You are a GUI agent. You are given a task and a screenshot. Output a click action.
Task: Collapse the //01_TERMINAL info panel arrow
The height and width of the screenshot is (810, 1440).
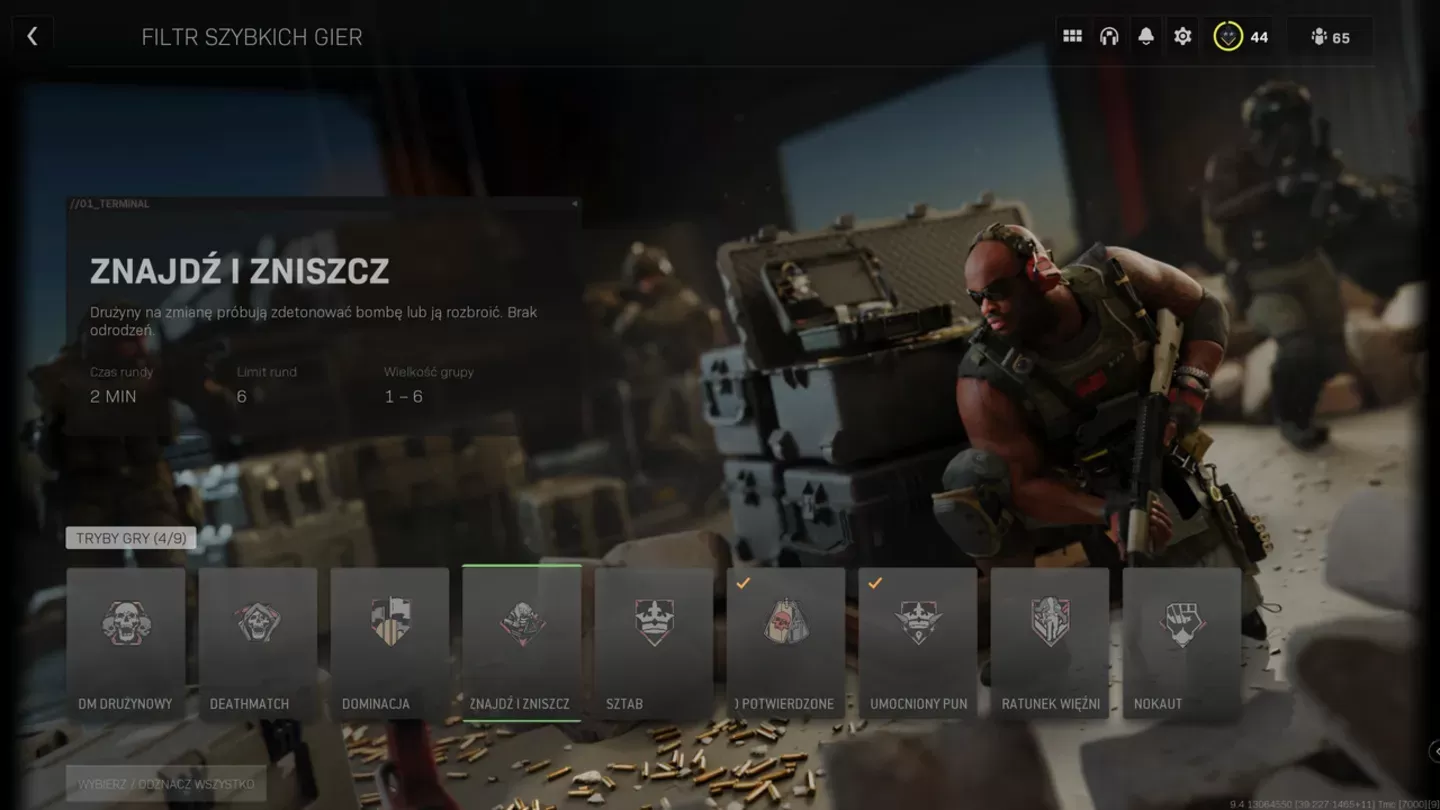573,203
